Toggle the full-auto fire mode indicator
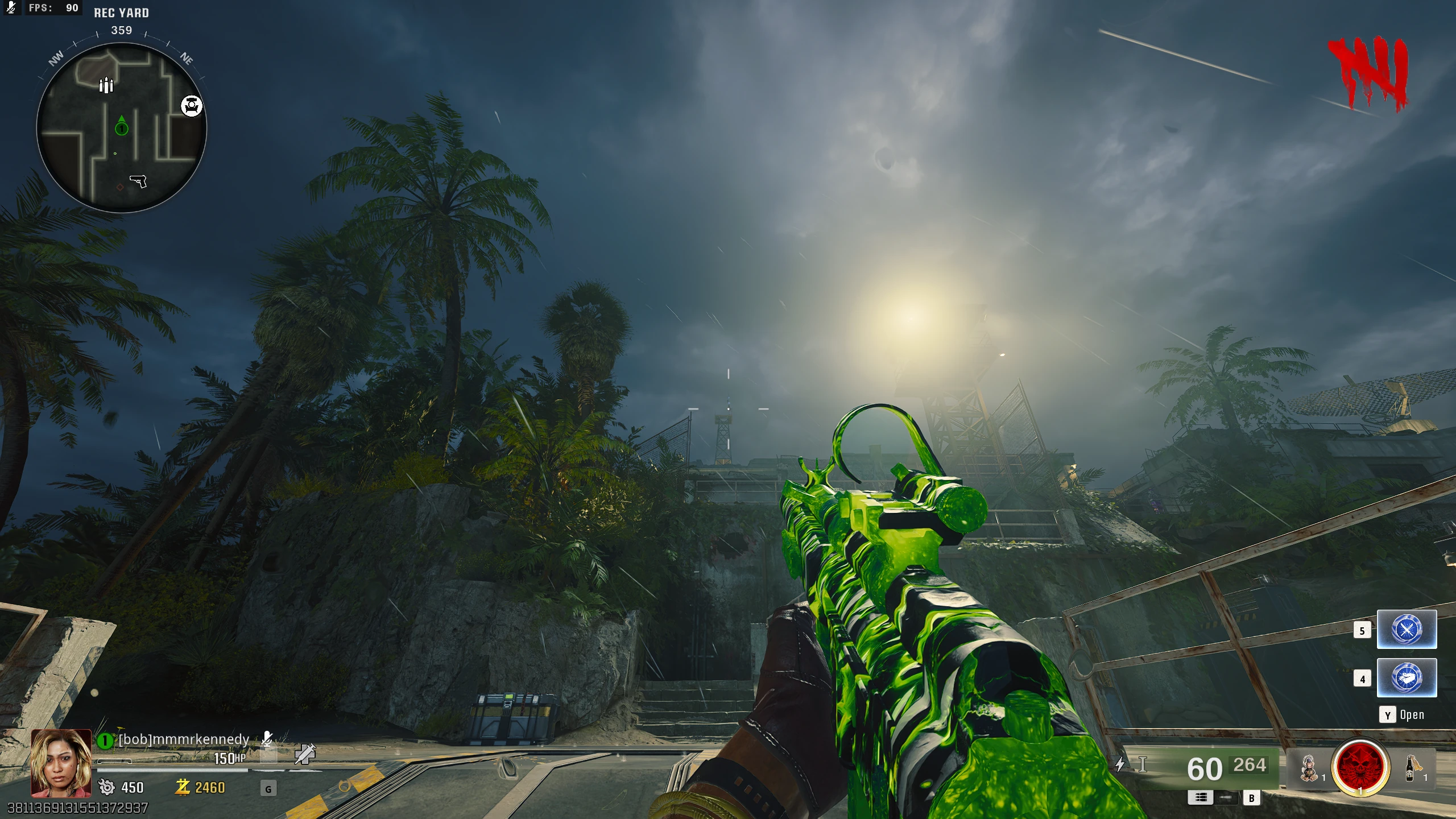This screenshot has height=819, width=1456. 1201,797
